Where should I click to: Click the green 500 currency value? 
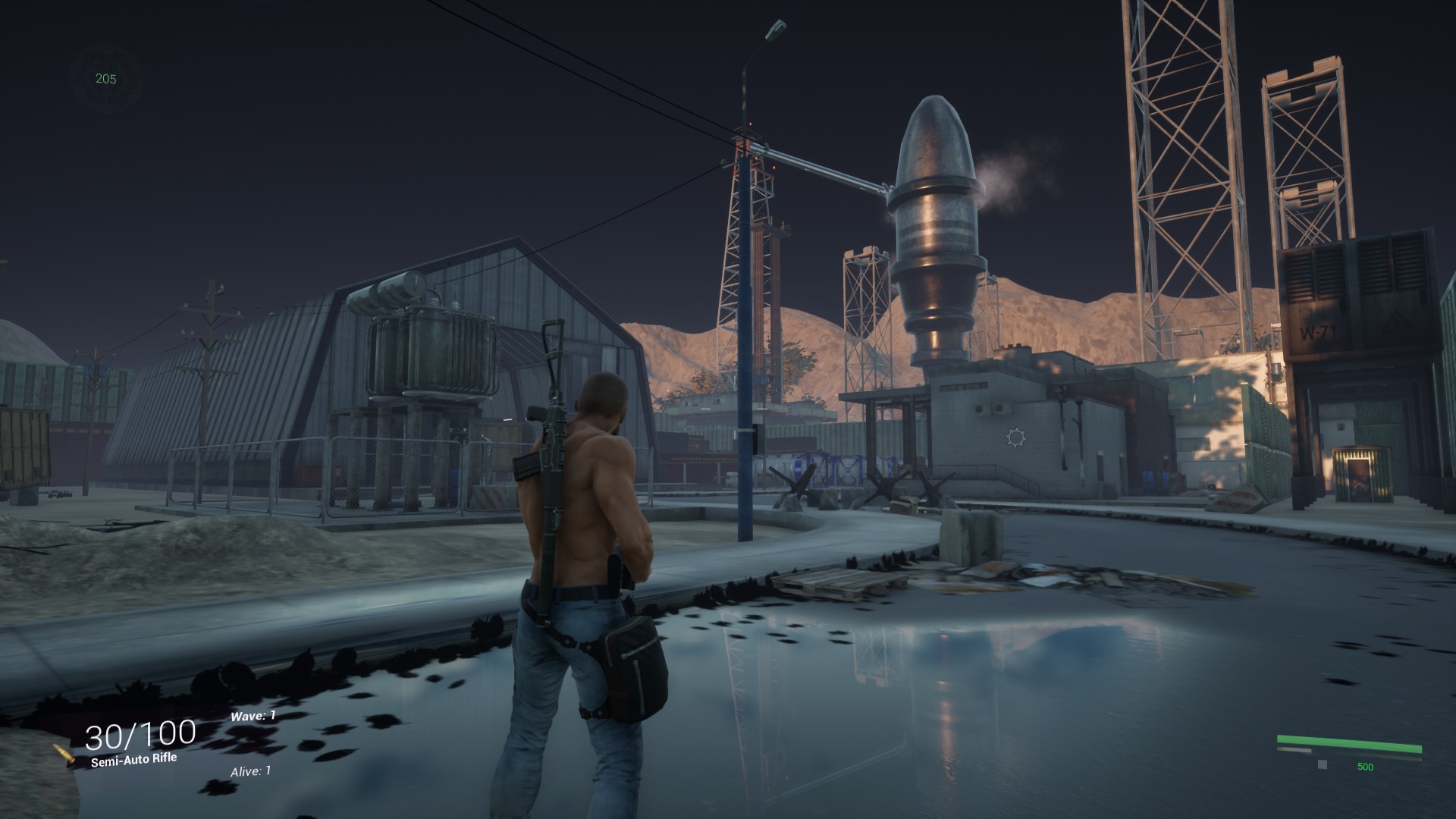point(1365,764)
